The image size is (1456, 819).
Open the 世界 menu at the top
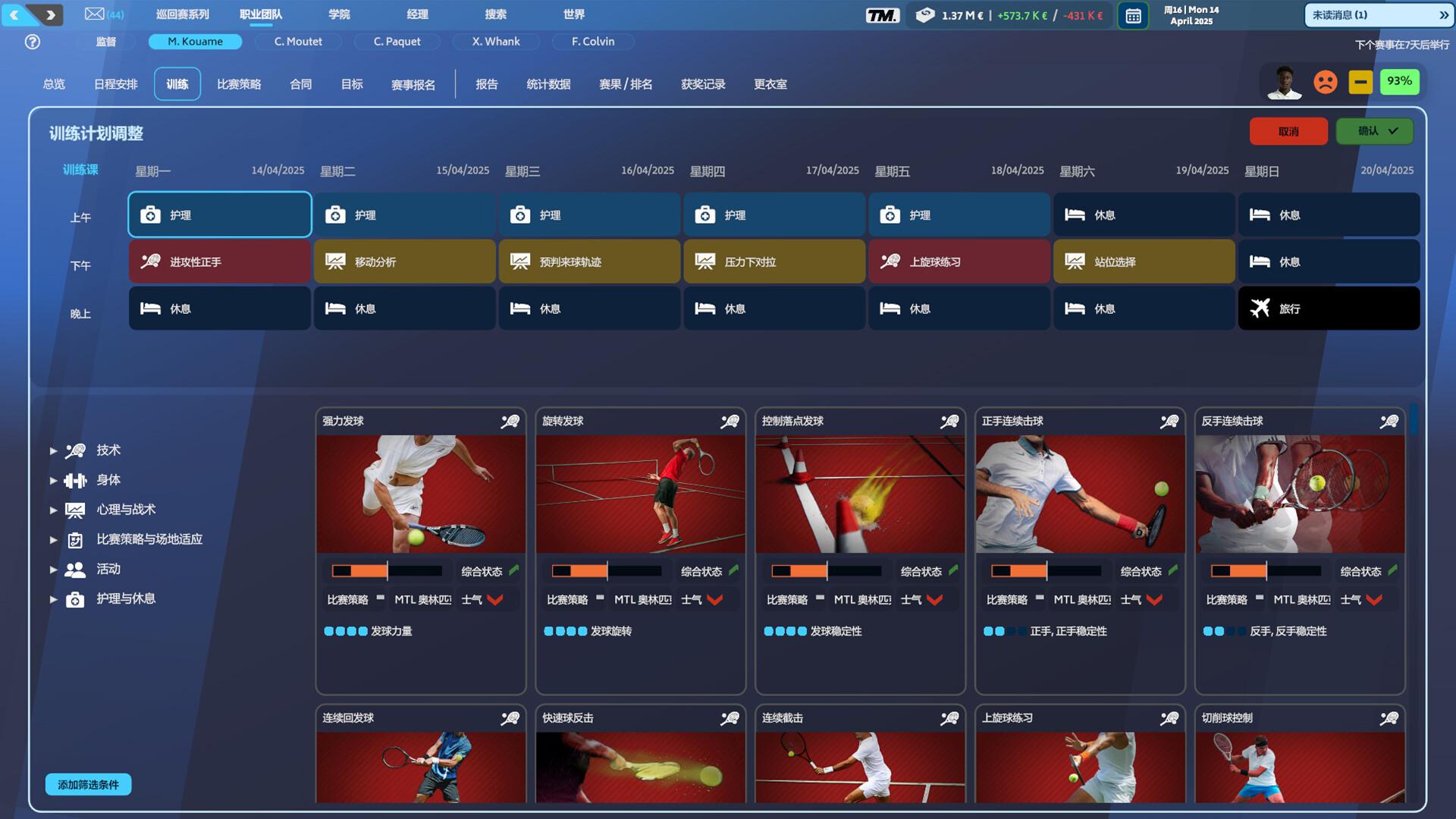(x=573, y=14)
